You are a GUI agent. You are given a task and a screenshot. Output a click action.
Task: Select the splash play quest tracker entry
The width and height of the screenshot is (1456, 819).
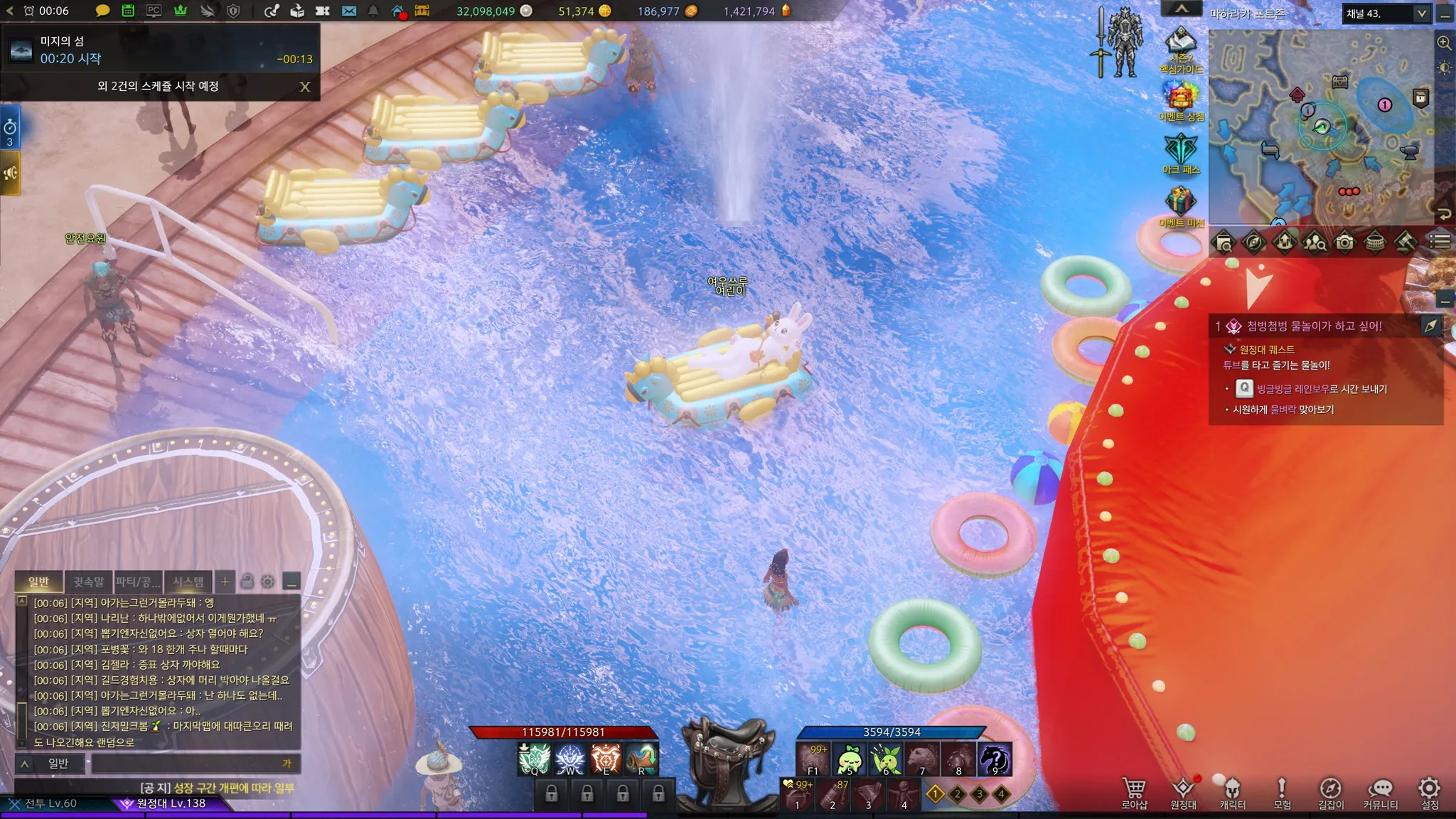(x=1314, y=326)
